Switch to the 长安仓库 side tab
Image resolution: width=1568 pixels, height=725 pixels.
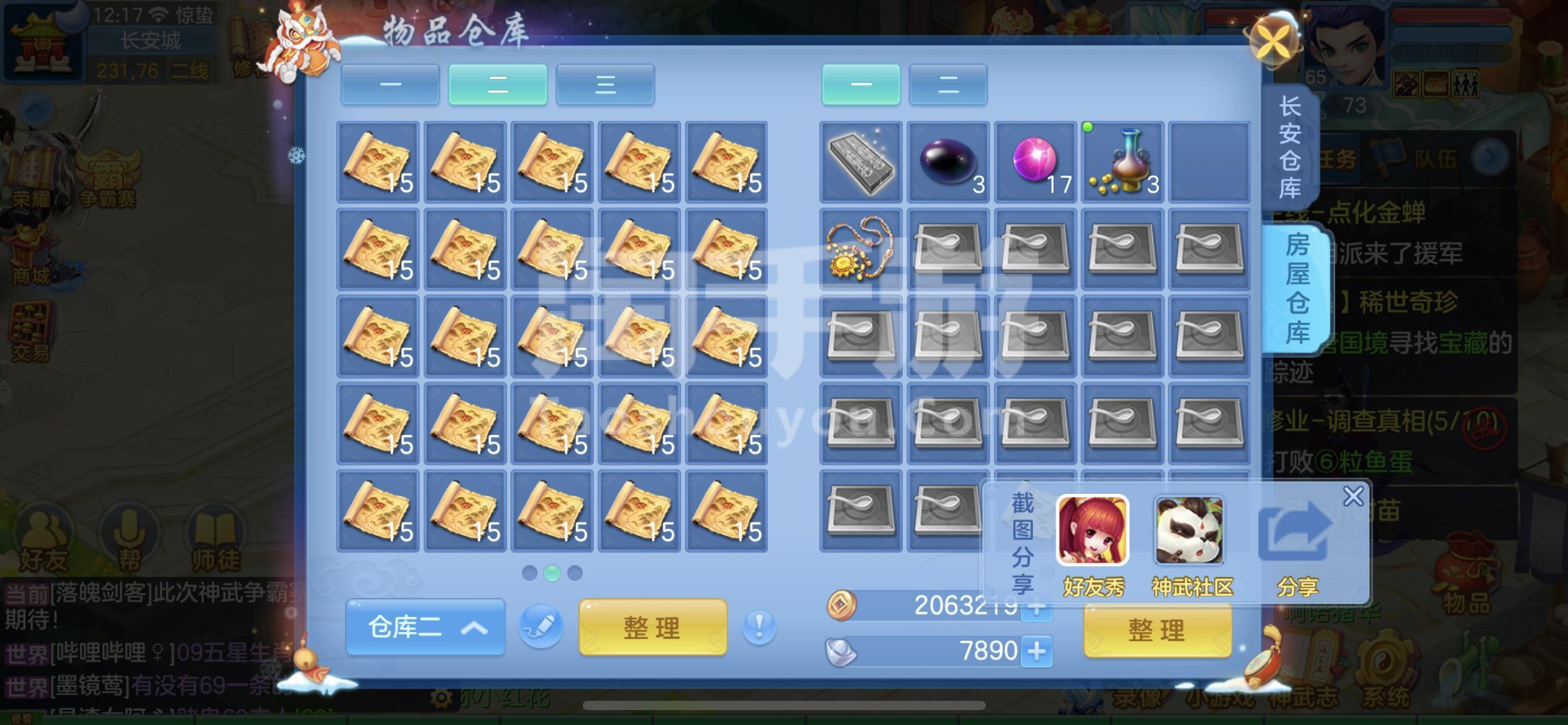click(x=1290, y=147)
